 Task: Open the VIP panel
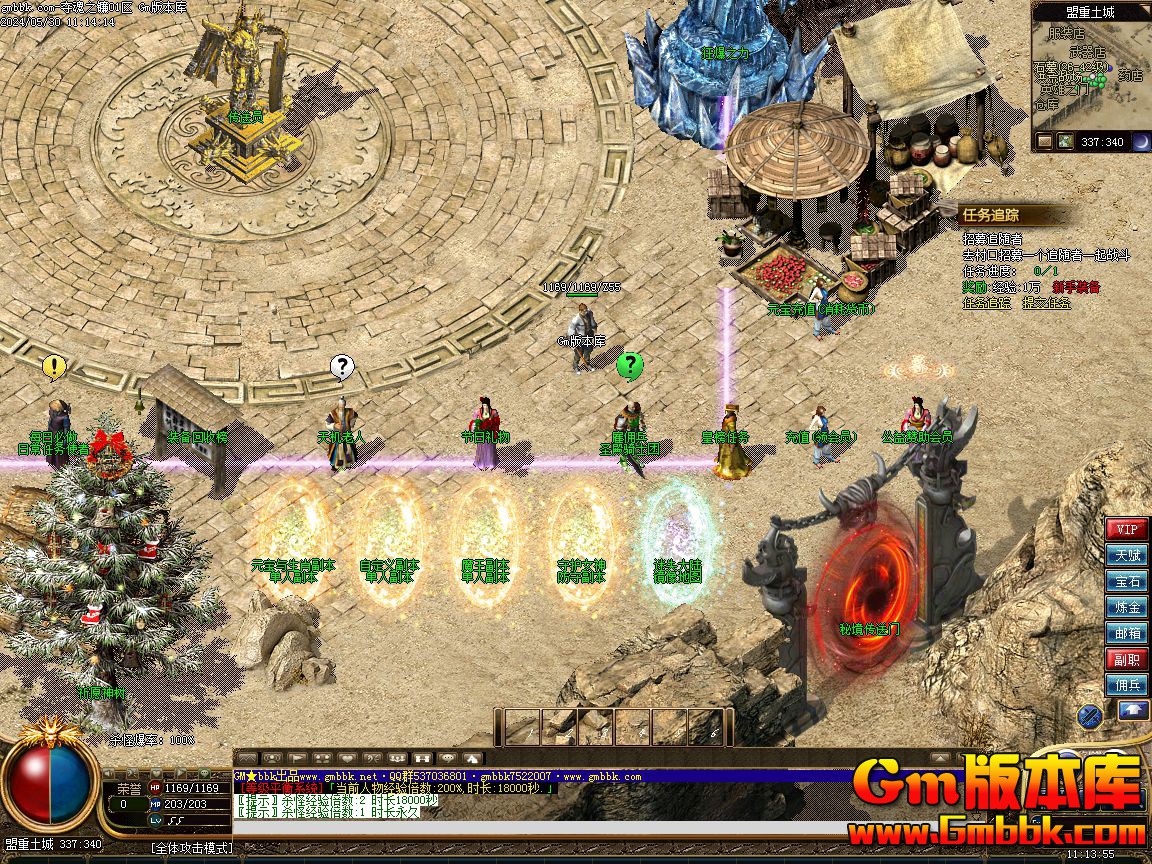coord(1127,529)
